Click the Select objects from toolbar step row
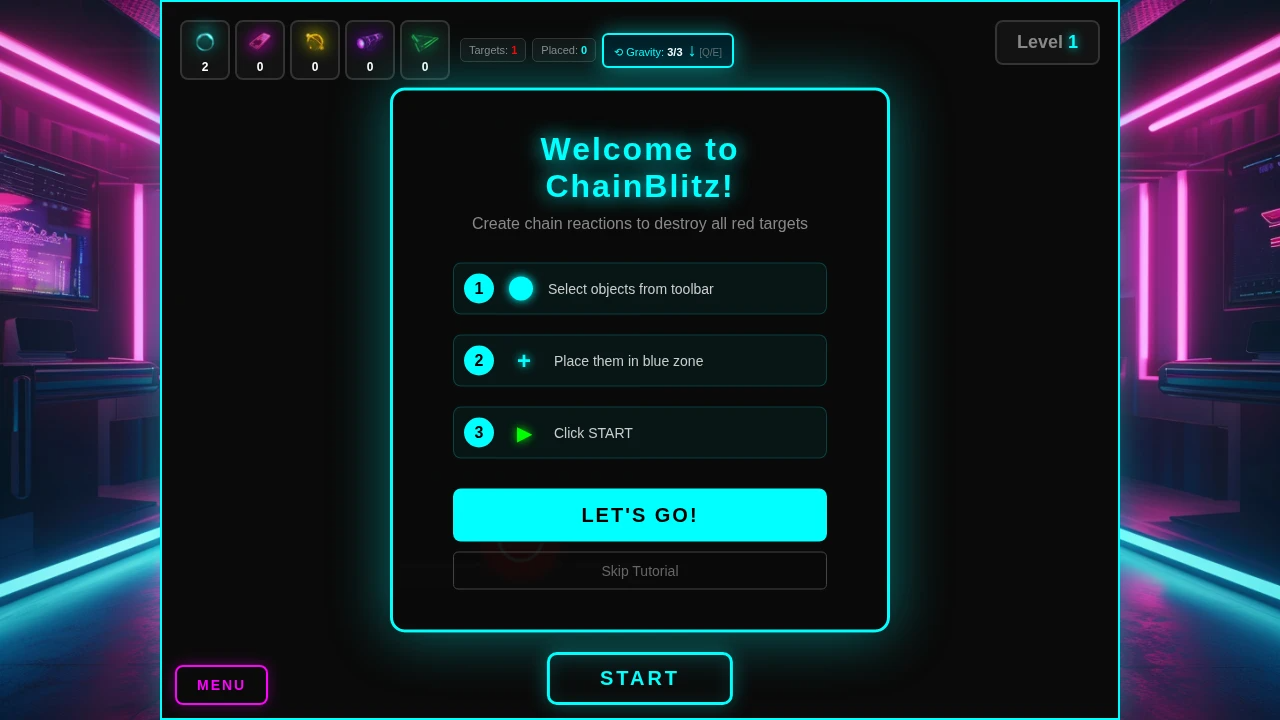 pyautogui.click(x=640, y=289)
